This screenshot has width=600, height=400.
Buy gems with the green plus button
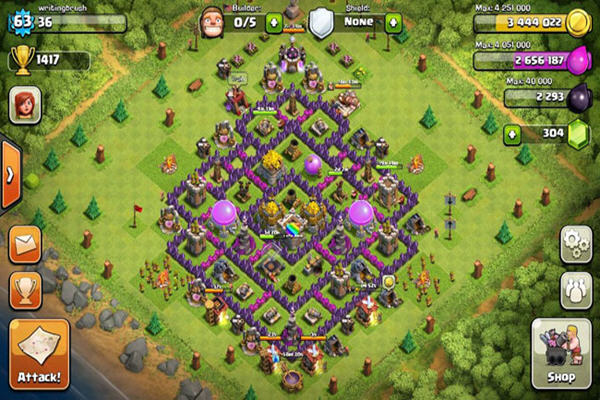[513, 134]
